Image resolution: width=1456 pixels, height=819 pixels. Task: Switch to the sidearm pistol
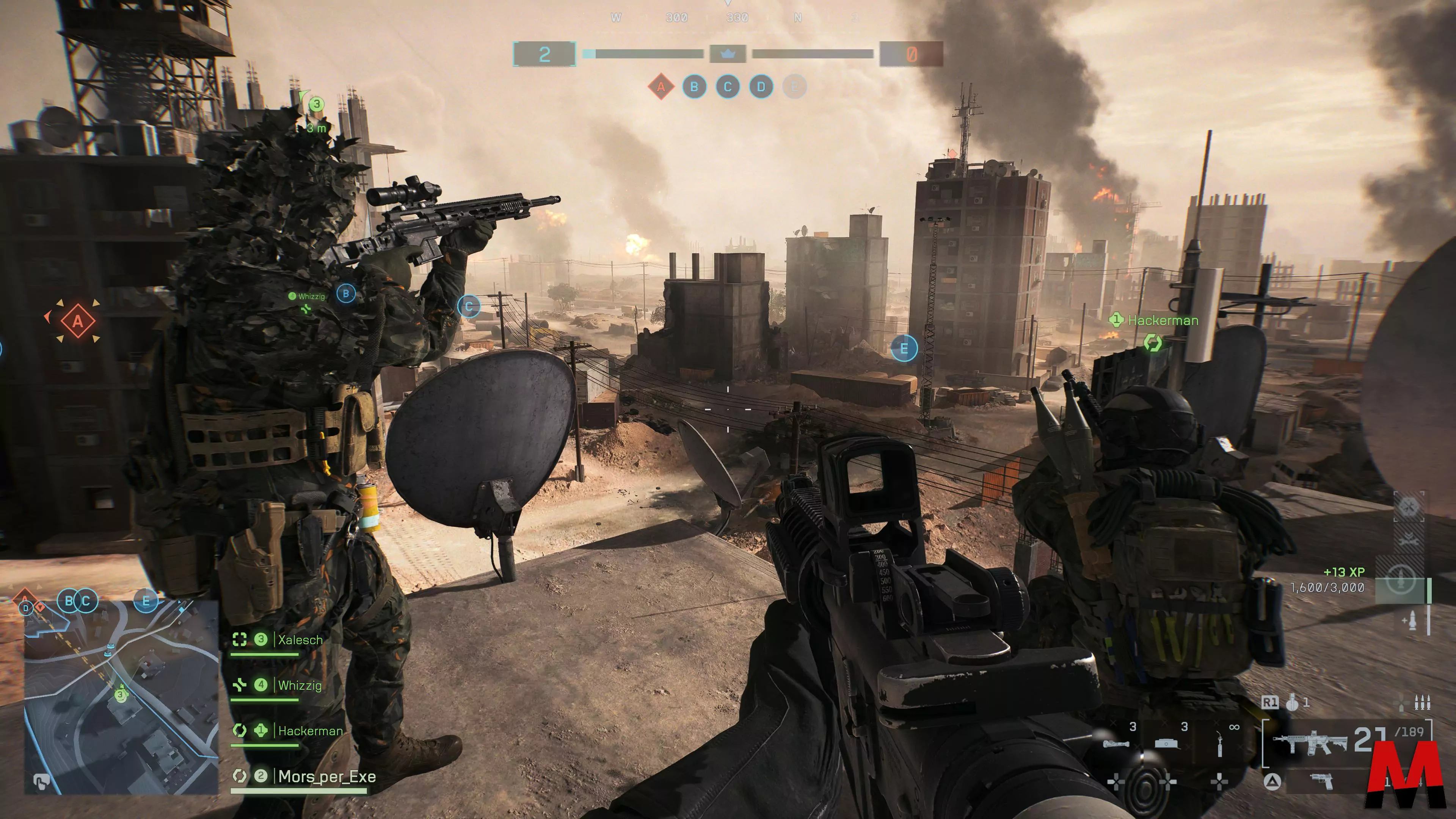point(1321,781)
